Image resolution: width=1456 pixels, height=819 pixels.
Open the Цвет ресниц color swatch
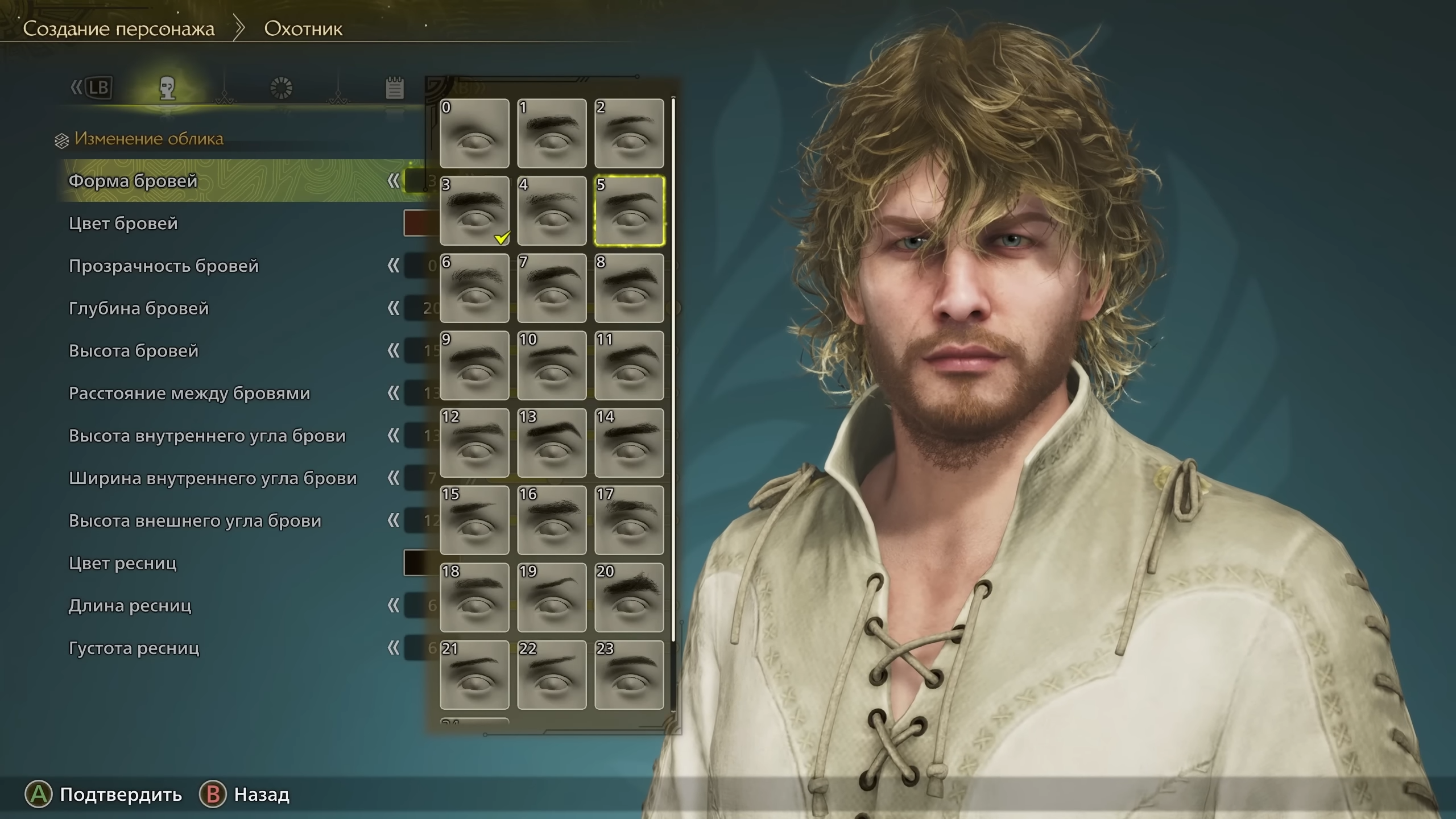420,563
